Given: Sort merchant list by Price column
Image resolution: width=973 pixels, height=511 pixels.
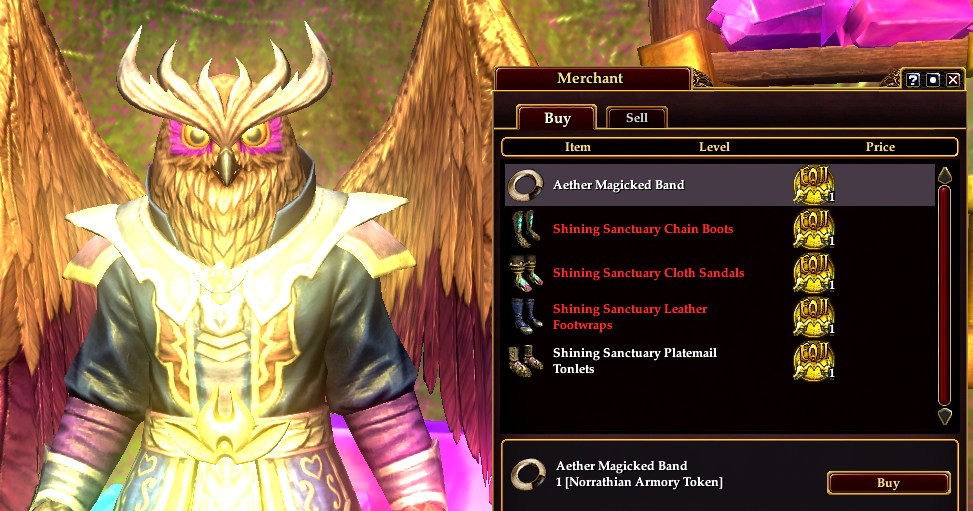Looking at the screenshot, I should 880,147.
